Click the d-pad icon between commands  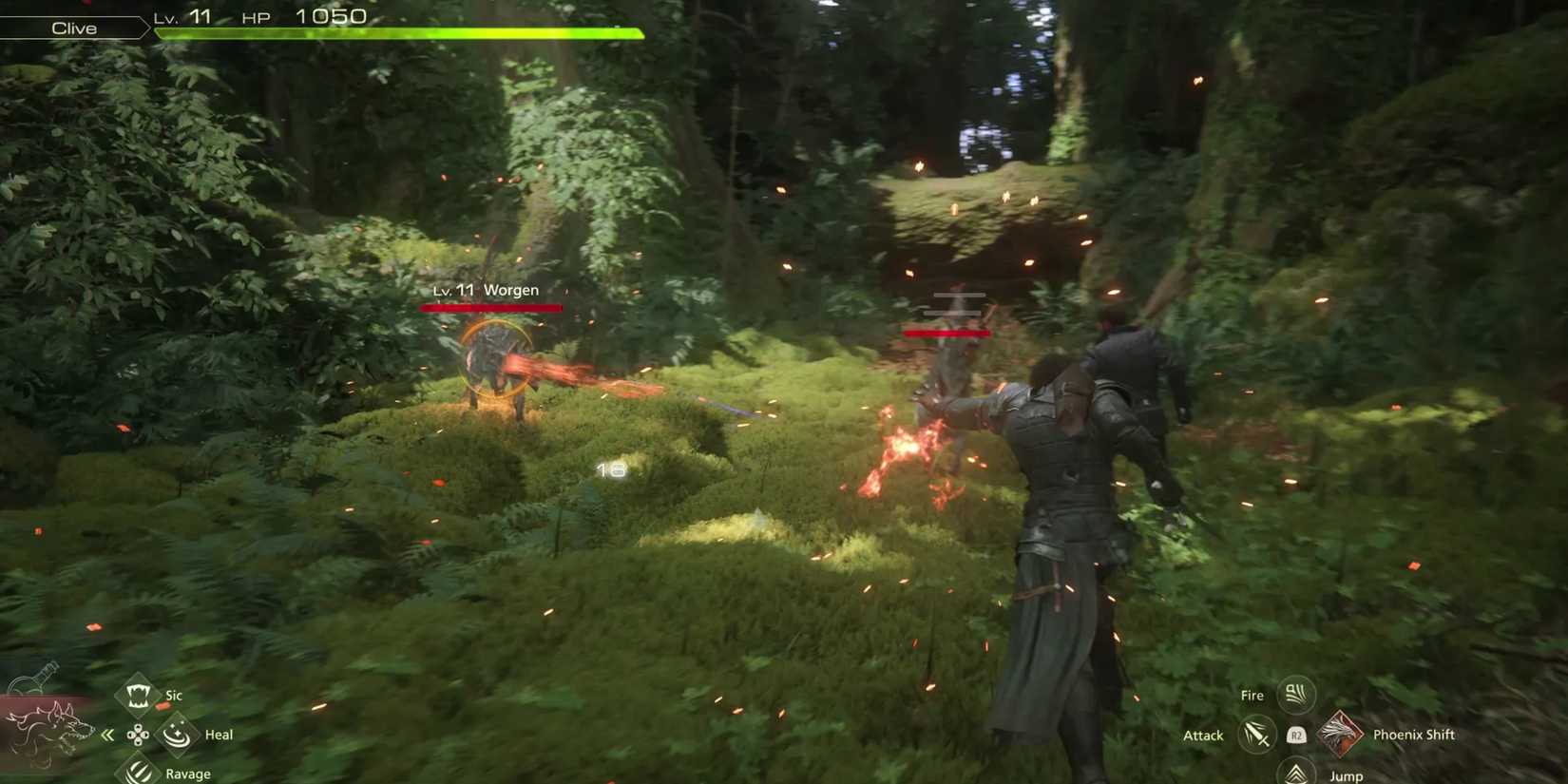tap(139, 734)
